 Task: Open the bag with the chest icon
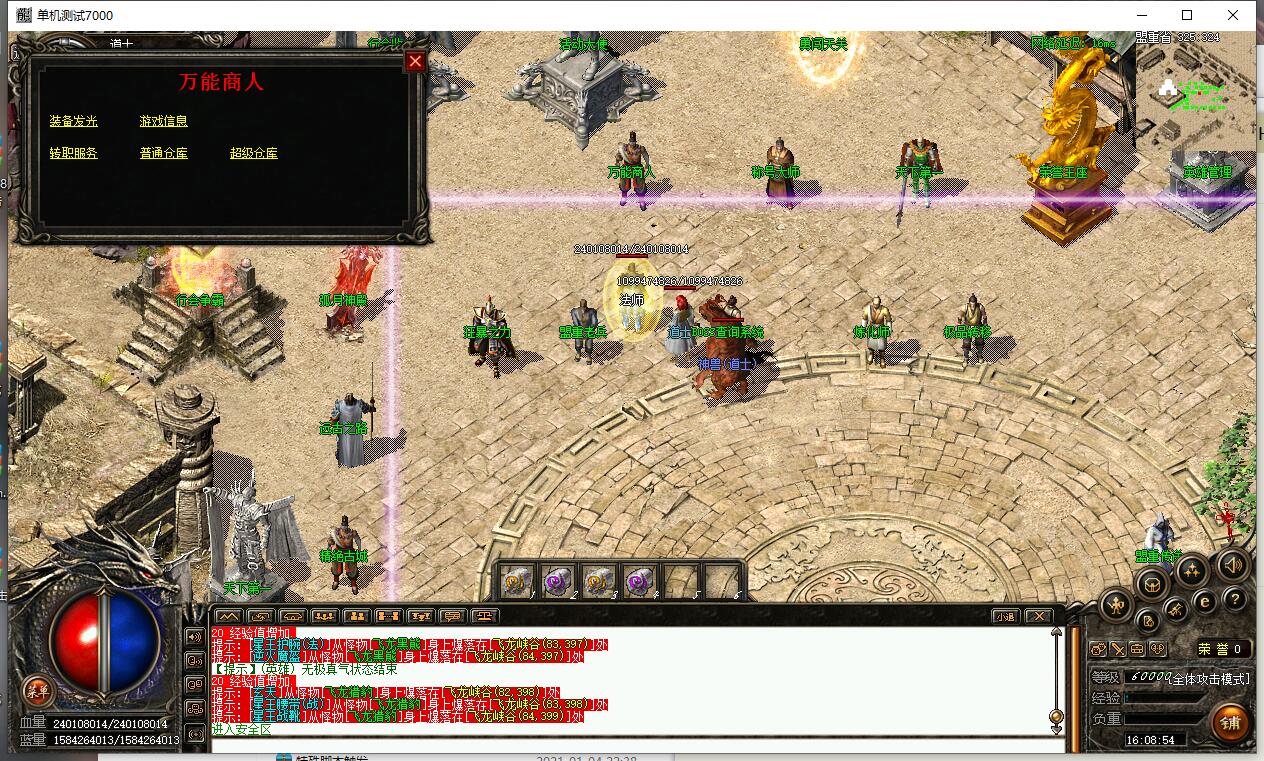[1153, 584]
